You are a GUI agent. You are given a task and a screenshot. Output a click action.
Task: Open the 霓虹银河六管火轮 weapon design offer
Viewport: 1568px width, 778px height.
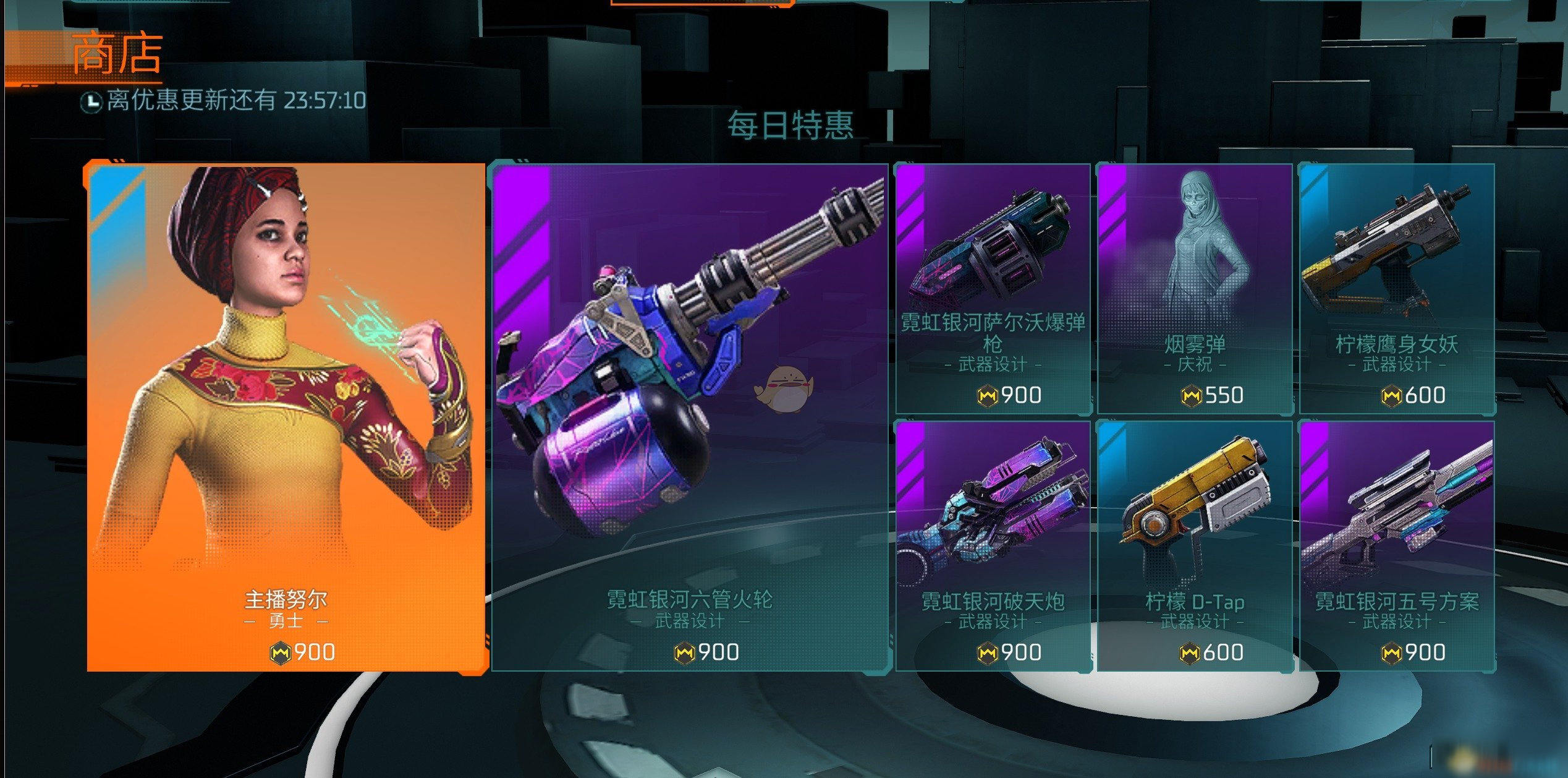689,417
